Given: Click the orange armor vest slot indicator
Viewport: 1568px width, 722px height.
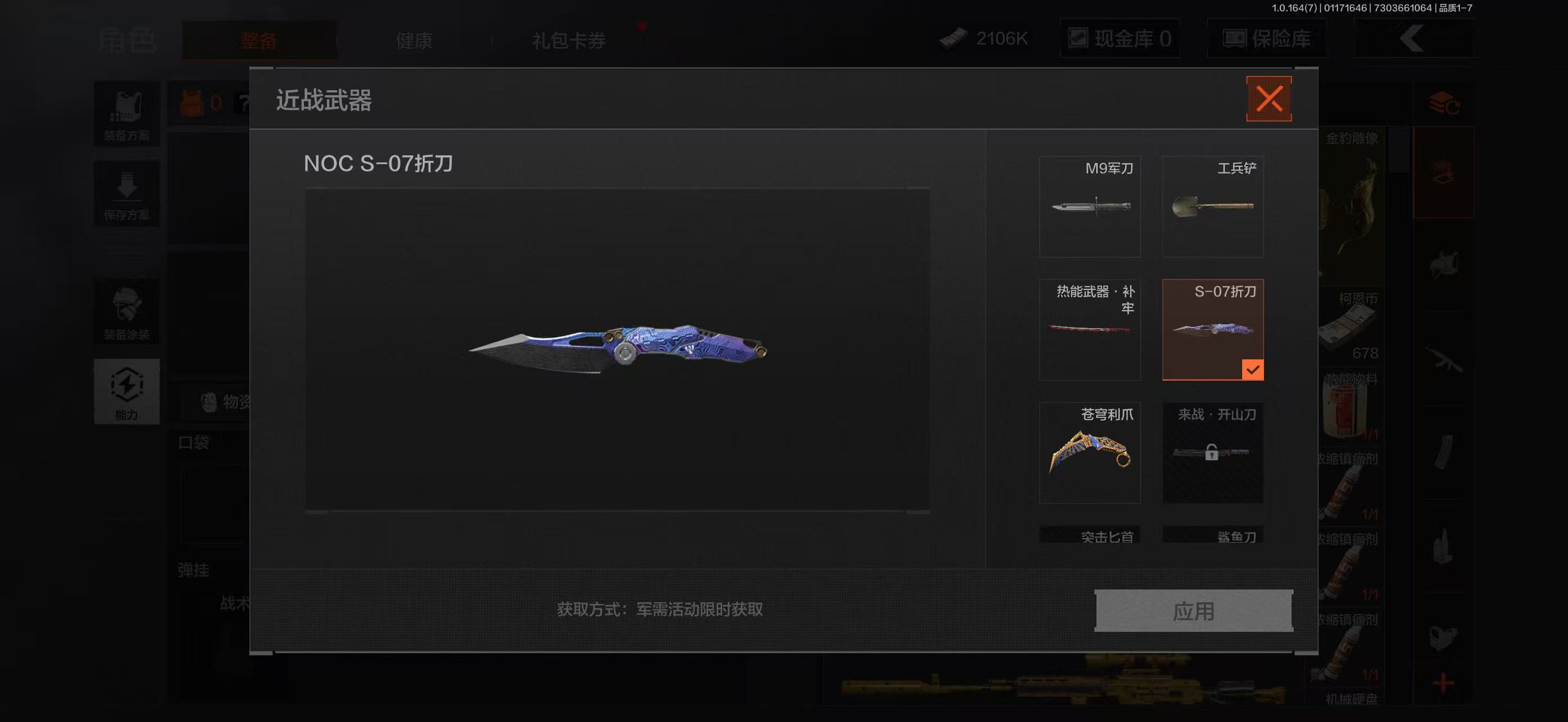Looking at the screenshot, I should coord(191,102).
